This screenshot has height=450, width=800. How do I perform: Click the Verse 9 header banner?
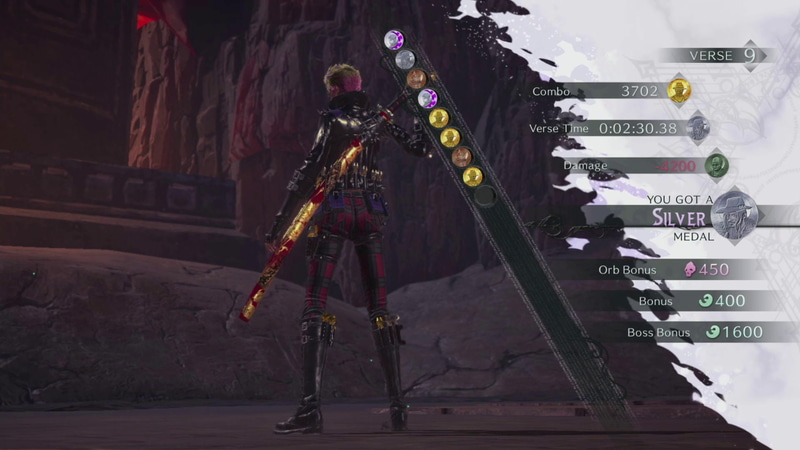[x=712, y=56]
